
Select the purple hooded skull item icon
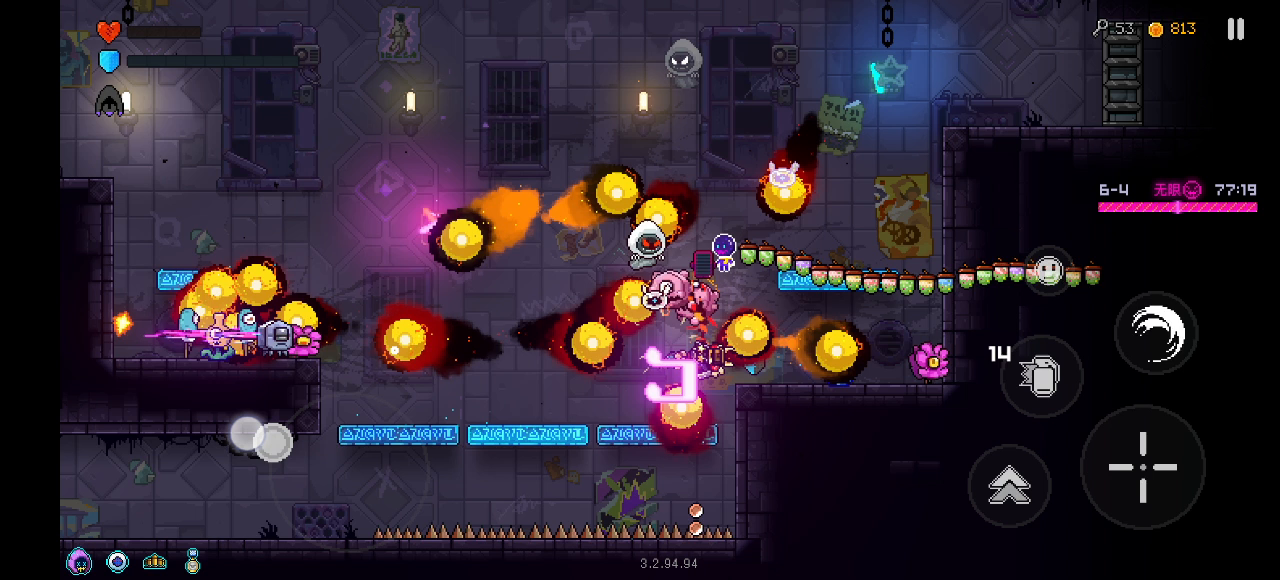point(79,561)
